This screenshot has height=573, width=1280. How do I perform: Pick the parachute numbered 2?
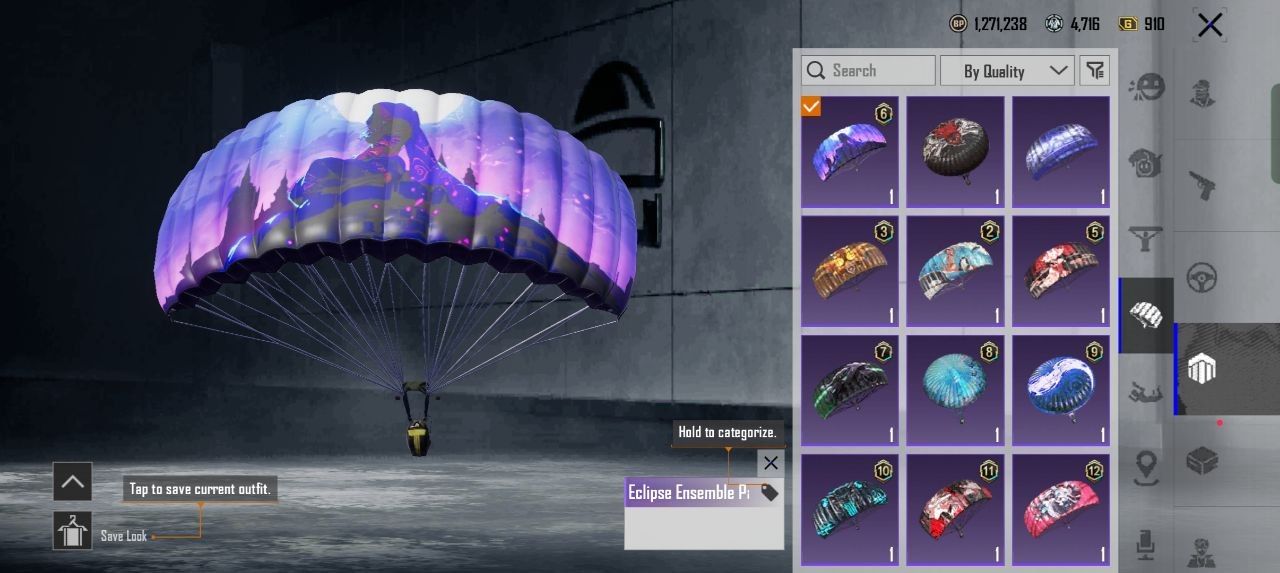click(x=955, y=271)
